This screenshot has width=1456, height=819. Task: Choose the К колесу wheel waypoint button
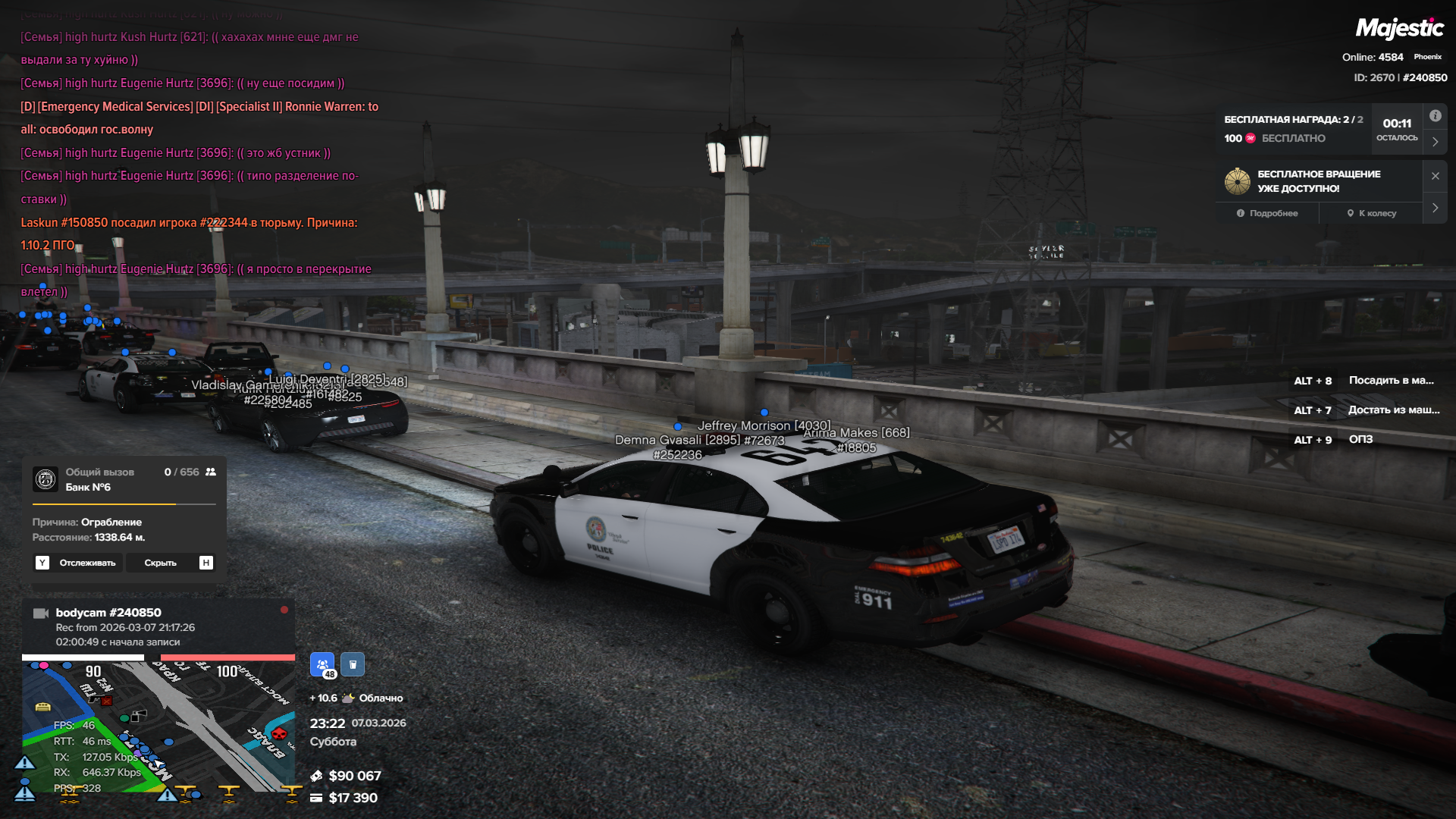pyautogui.click(x=1371, y=213)
